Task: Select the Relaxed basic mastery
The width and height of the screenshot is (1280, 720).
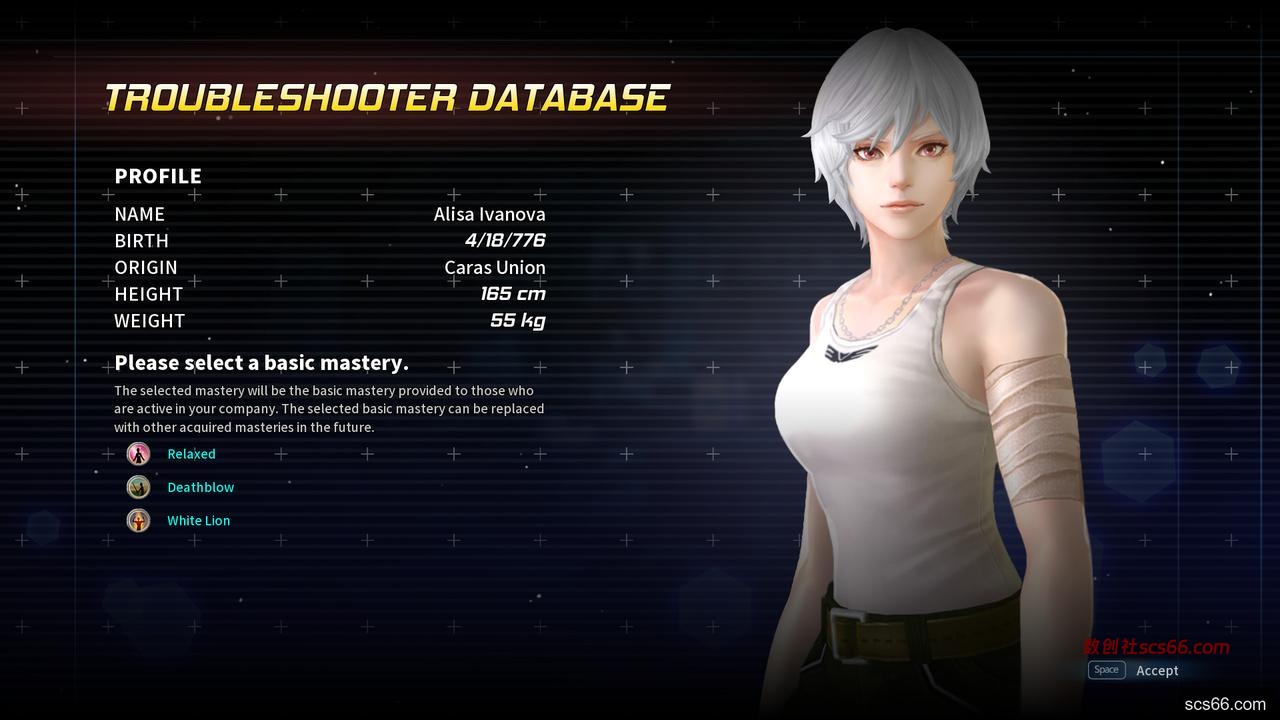Action: point(191,454)
